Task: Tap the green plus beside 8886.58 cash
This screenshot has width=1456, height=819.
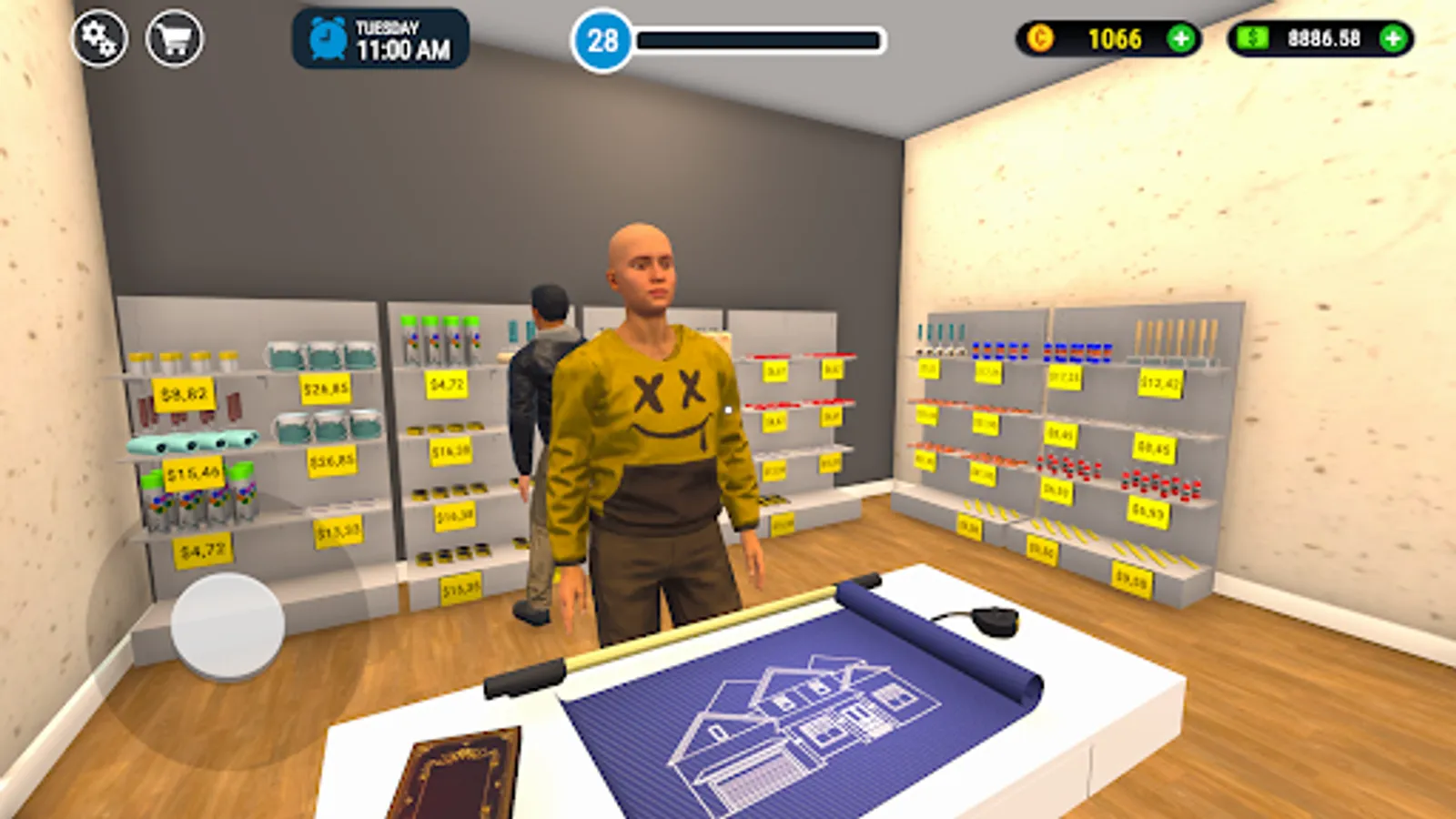Action: click(1392, 38)
